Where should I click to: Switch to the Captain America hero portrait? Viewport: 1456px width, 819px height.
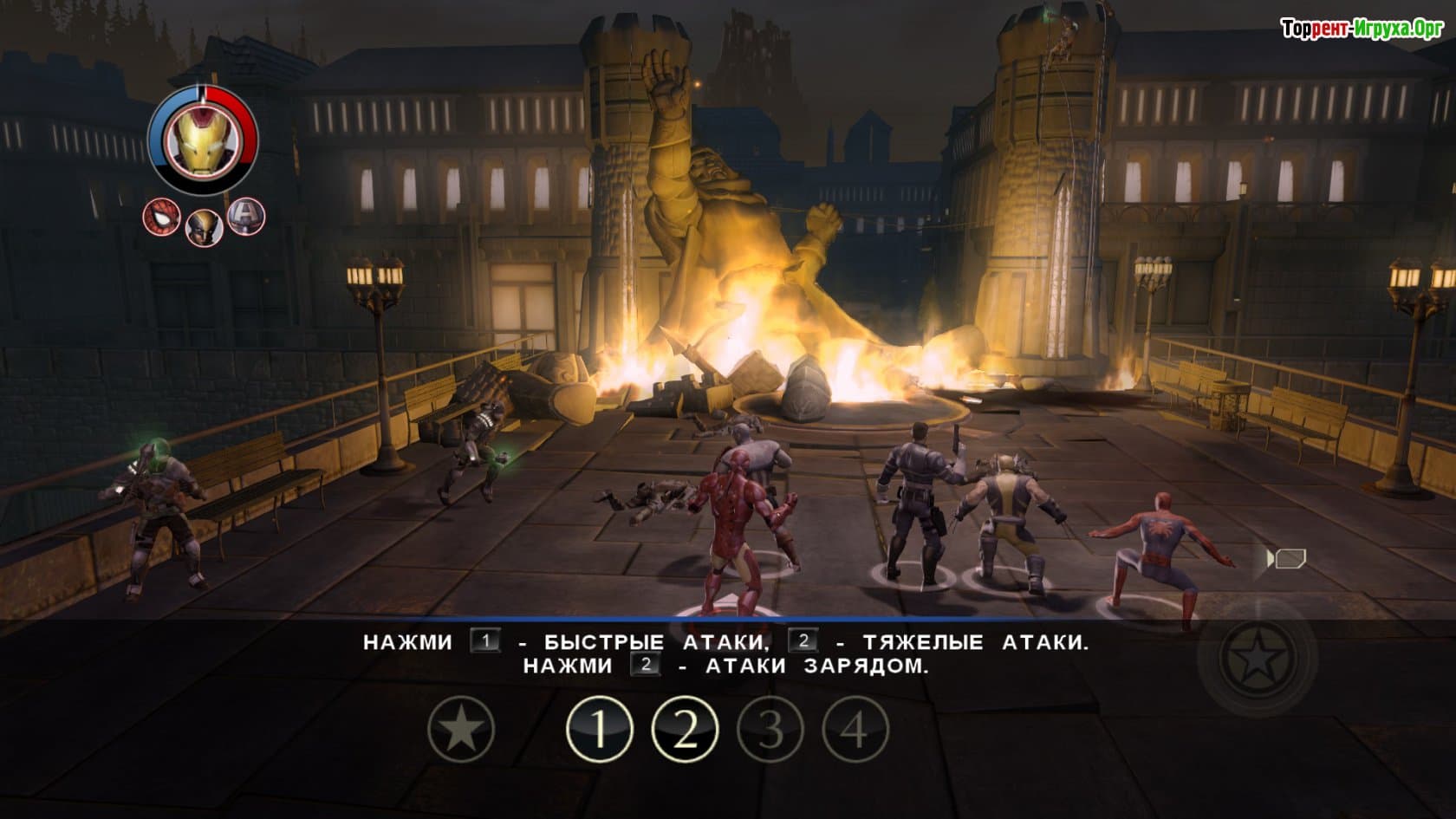click(x=245, y=216)
